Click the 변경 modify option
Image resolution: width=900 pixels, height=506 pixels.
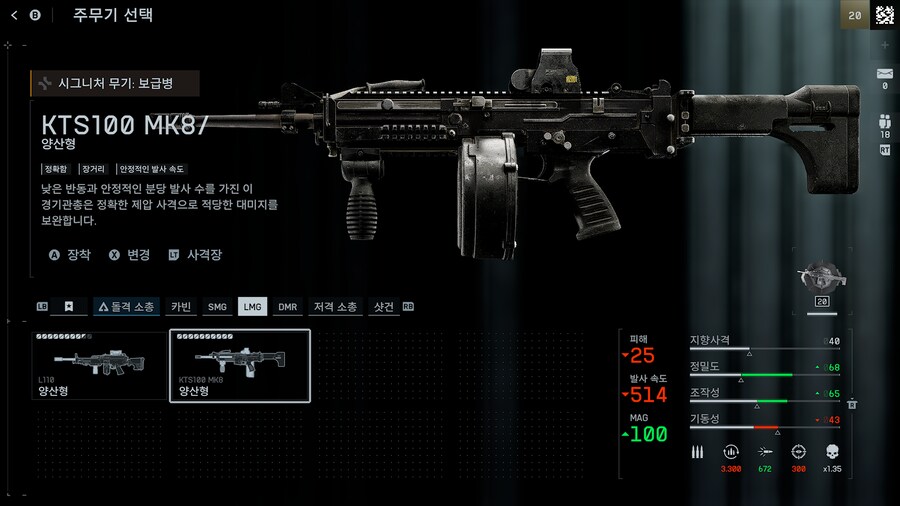[129, 255]
